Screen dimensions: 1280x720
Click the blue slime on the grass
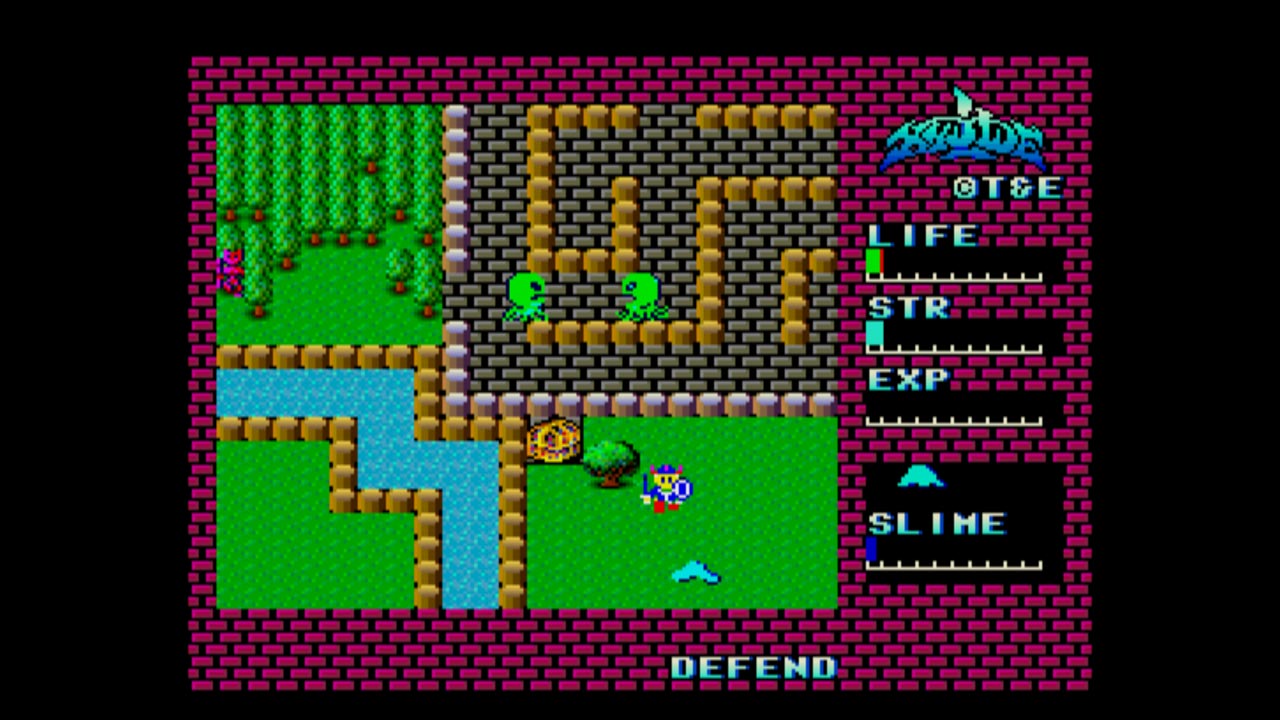697,573
